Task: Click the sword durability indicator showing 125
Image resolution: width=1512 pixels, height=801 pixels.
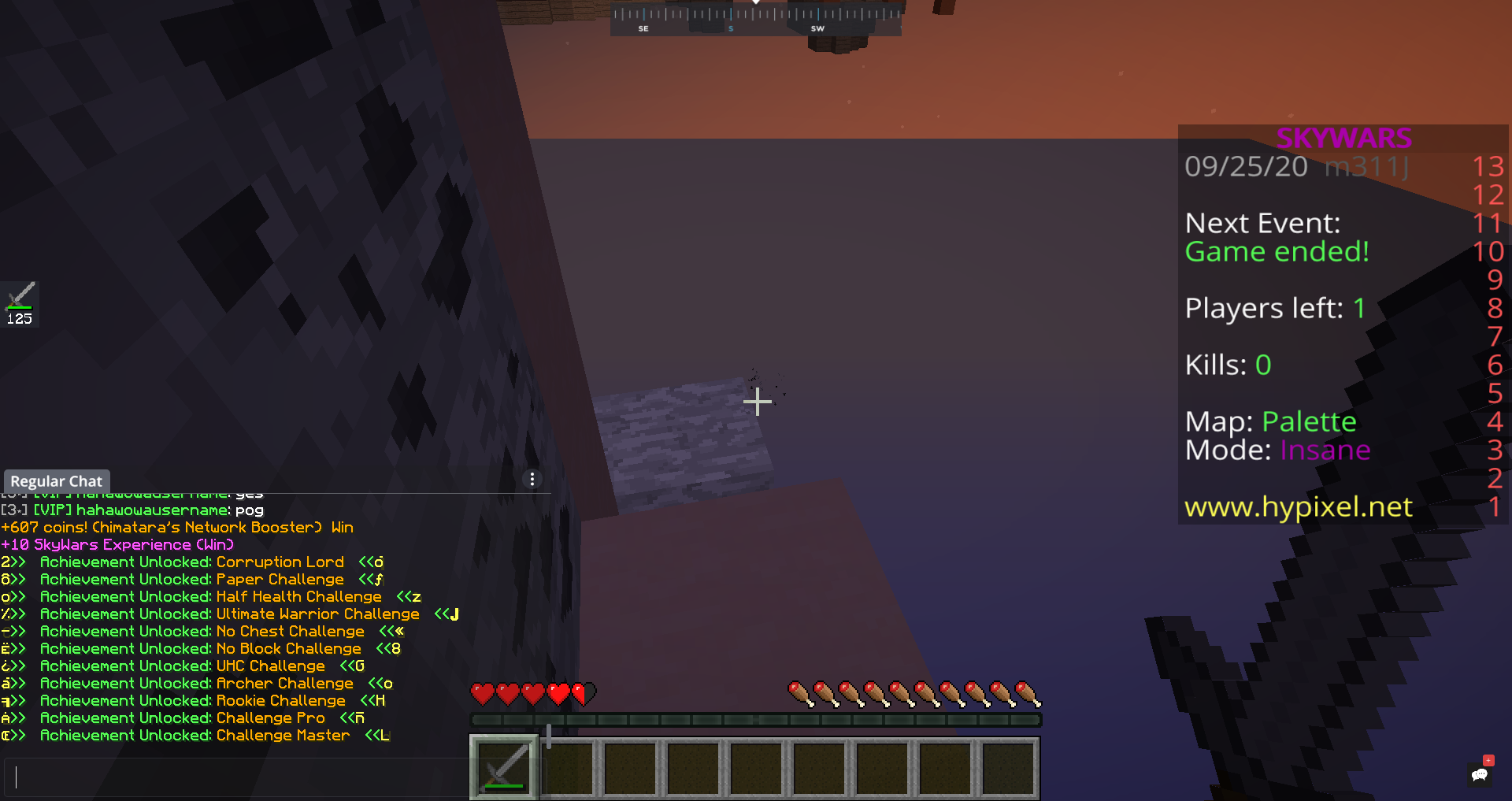Action: 19,317
